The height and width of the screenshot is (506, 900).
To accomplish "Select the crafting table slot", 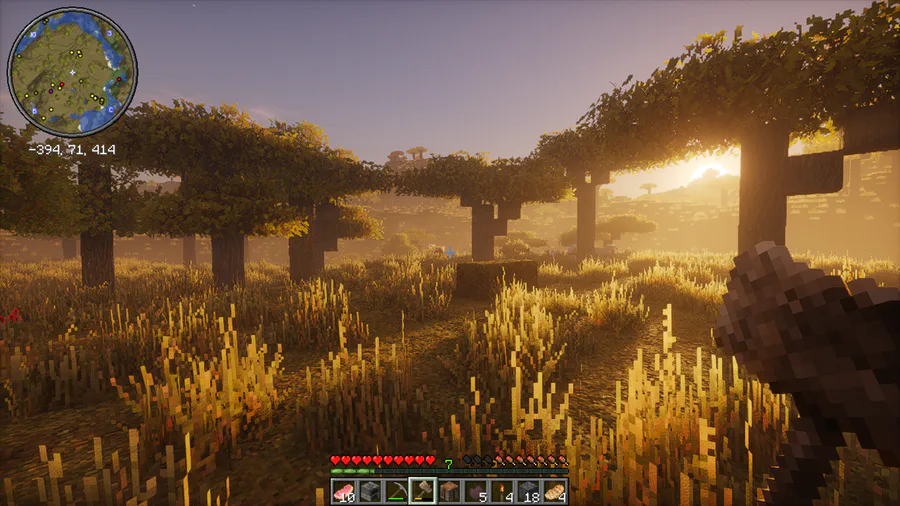I will pyautogui.click(x=449, y=491).
